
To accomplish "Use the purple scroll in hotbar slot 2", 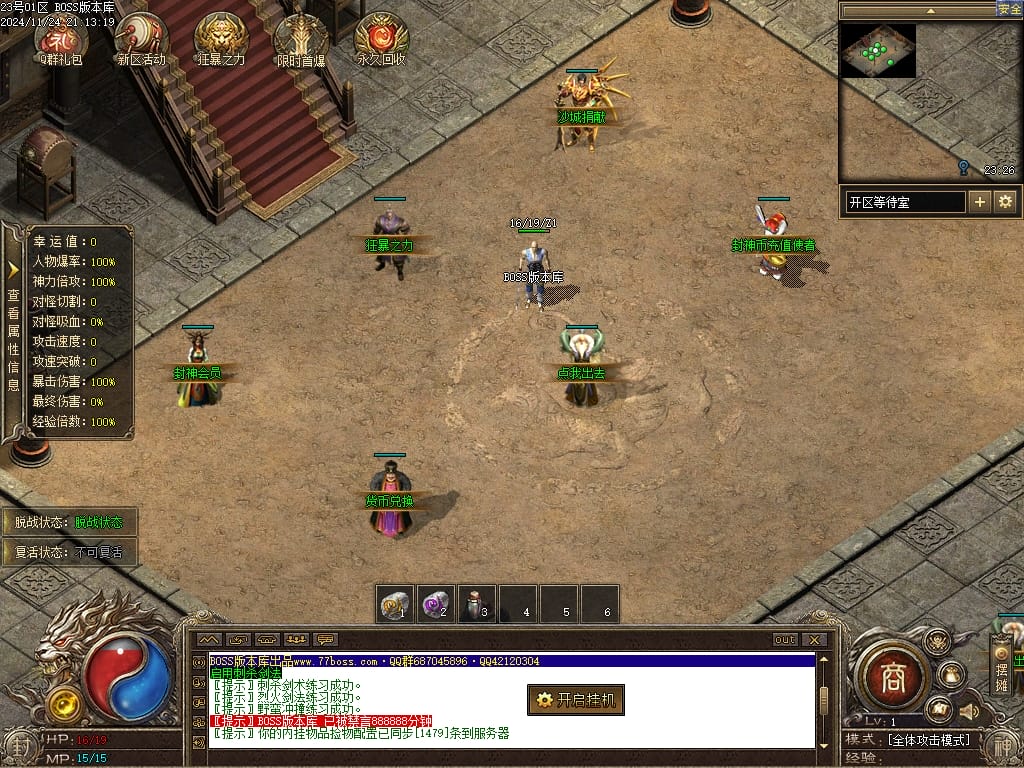I will 436,604.
